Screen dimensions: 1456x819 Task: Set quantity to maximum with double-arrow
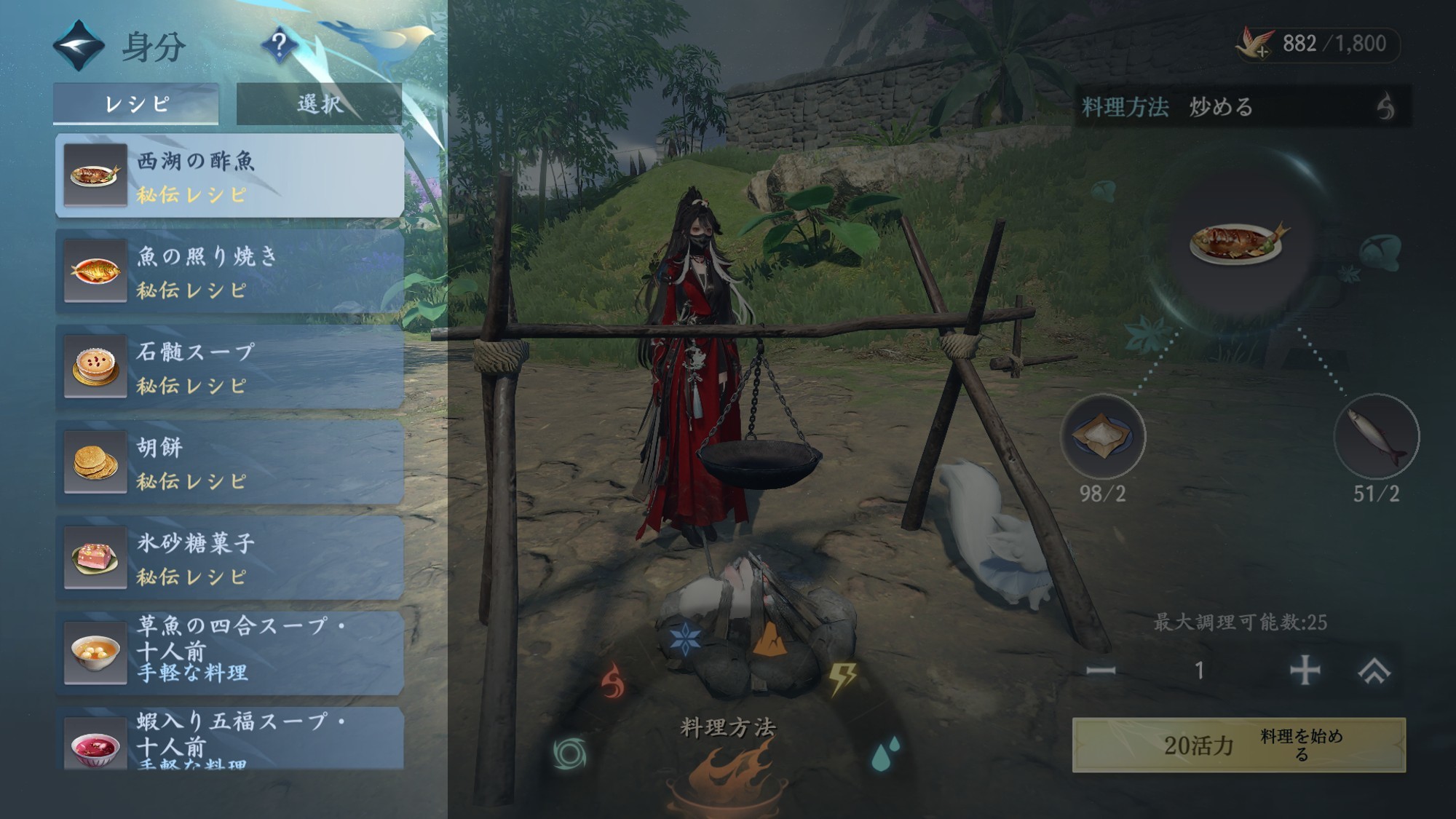point(1374,670)
